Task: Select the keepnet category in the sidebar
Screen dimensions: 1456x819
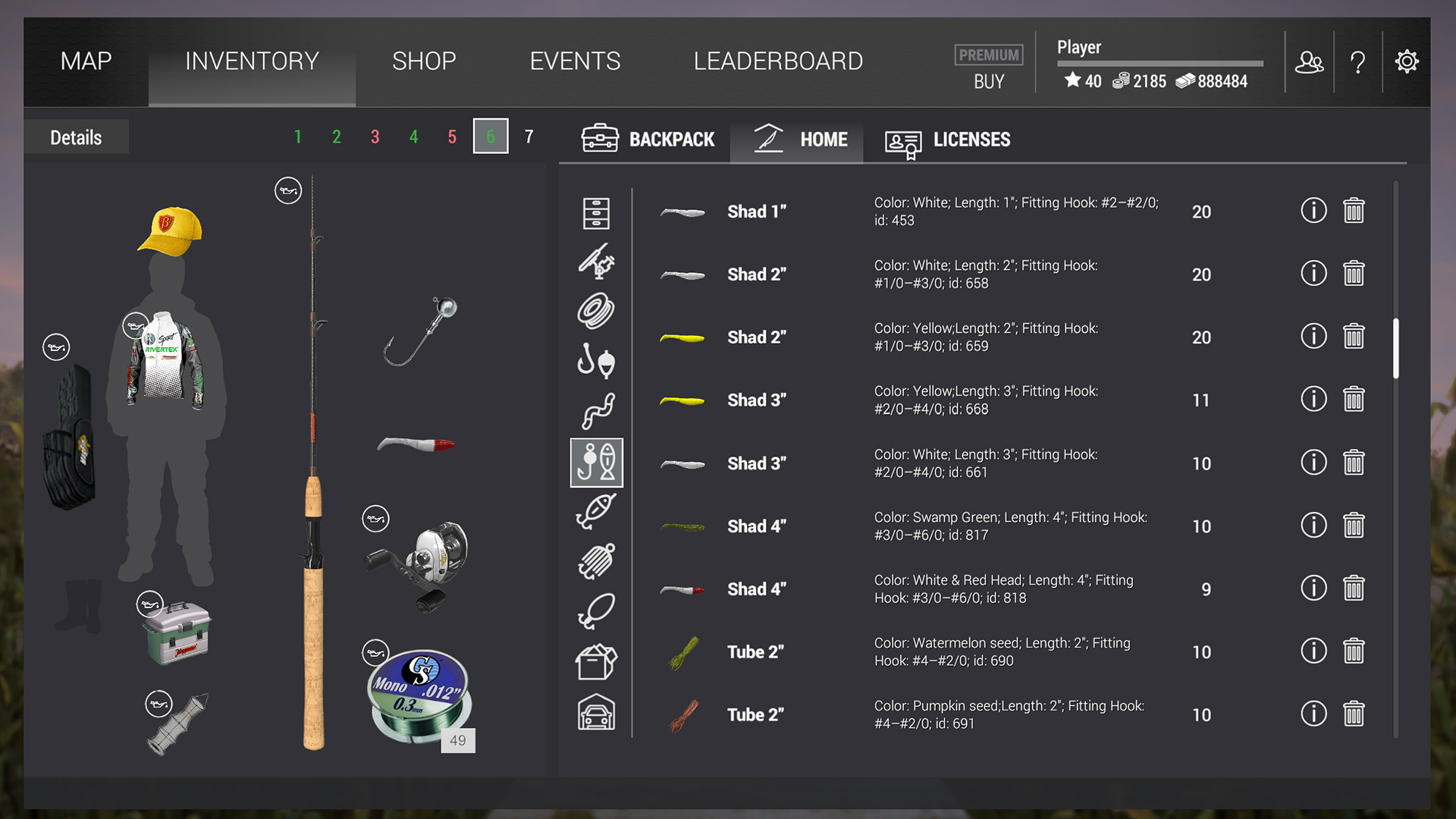Action: 597,560
